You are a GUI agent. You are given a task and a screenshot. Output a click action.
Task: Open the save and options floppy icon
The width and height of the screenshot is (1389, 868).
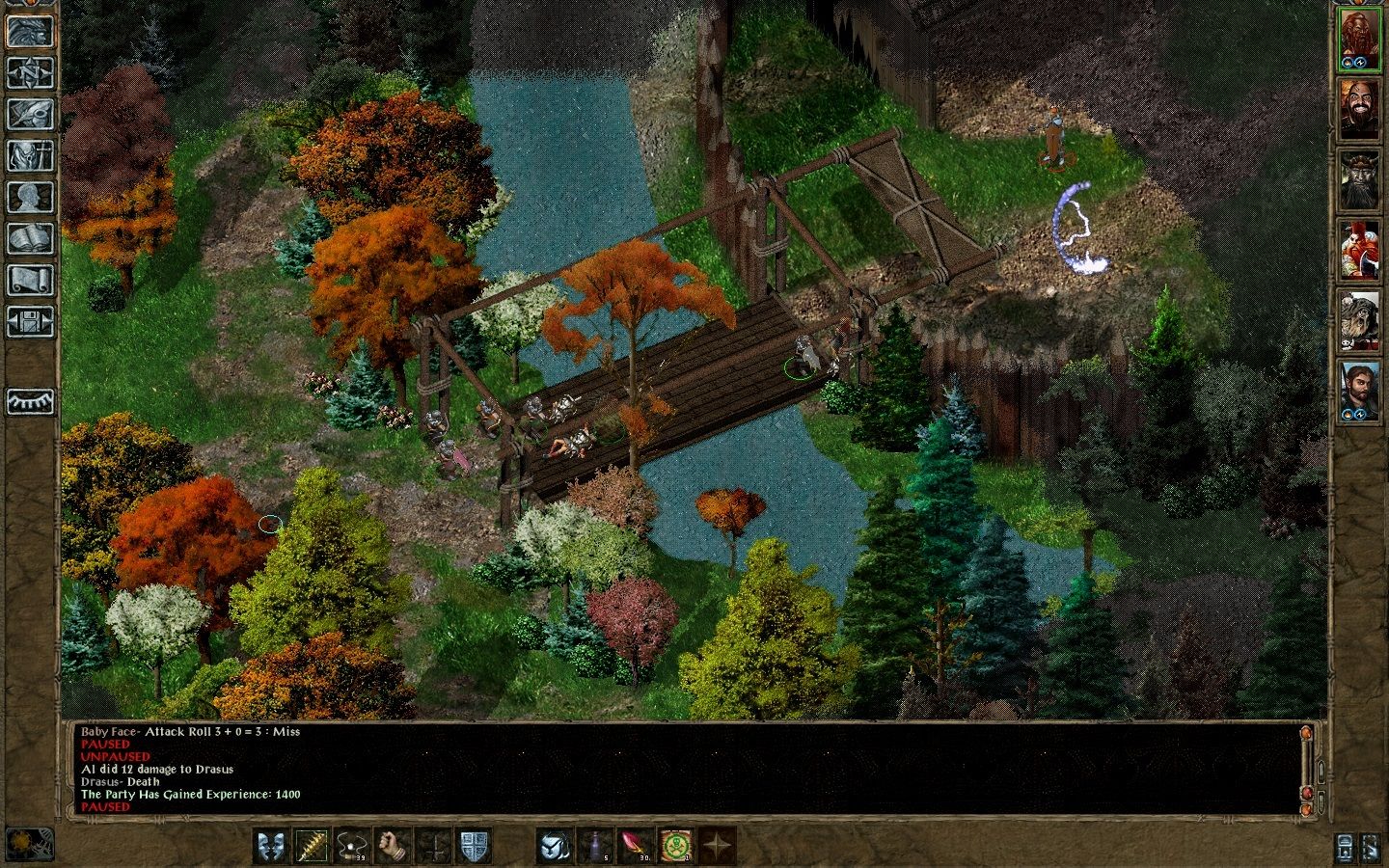click(30, 322)
